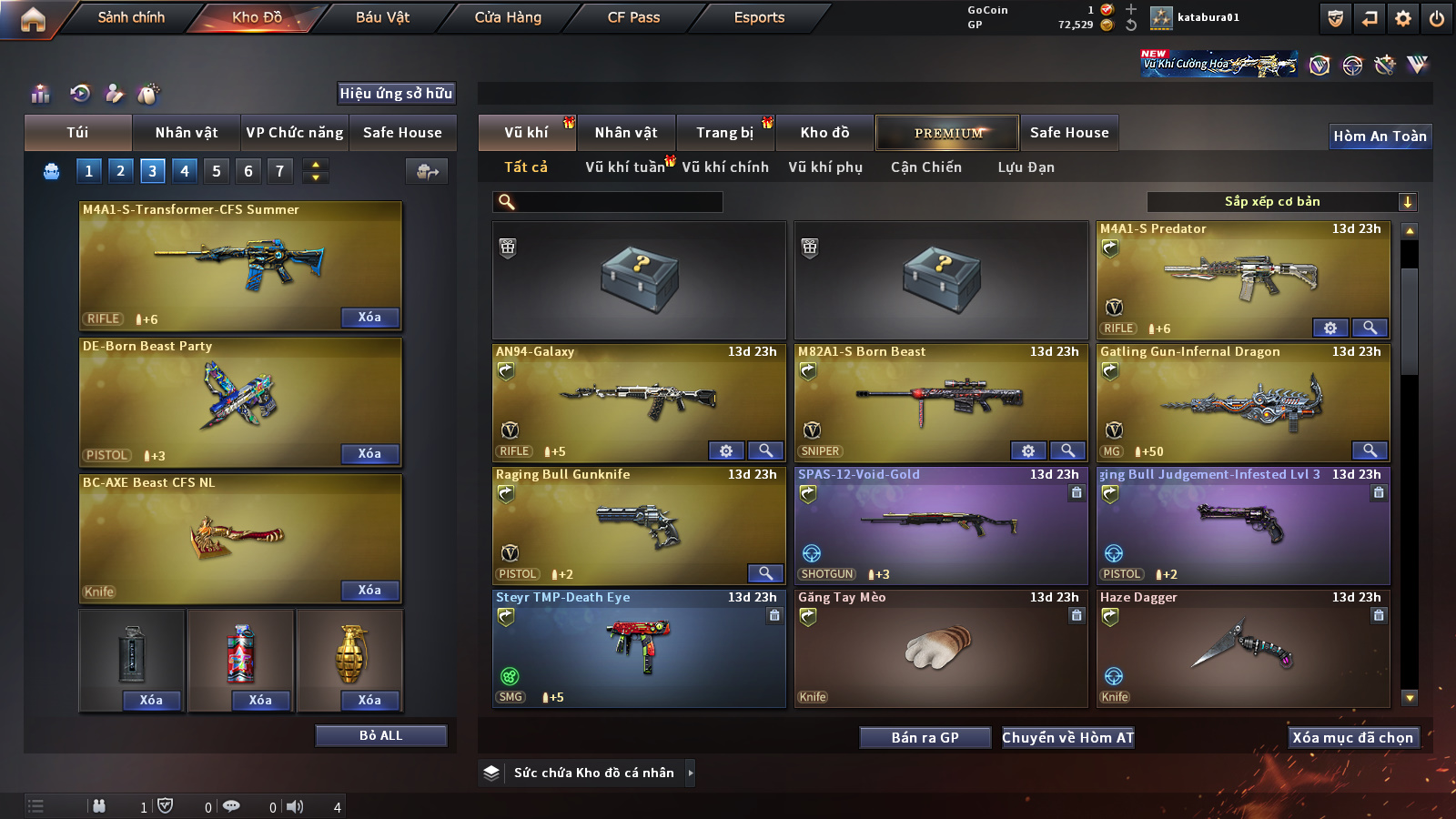Screen dimensions: 1456x819
Task: Open the Esports tab
Action: click(759, 17)
